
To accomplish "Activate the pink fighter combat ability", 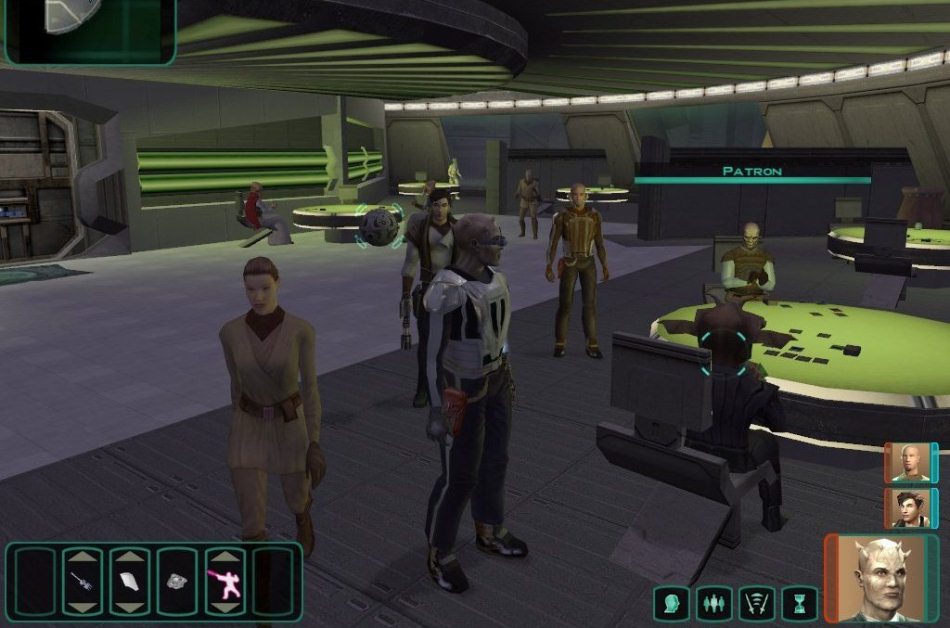I will pyautogui.click(x=226, y=582).
